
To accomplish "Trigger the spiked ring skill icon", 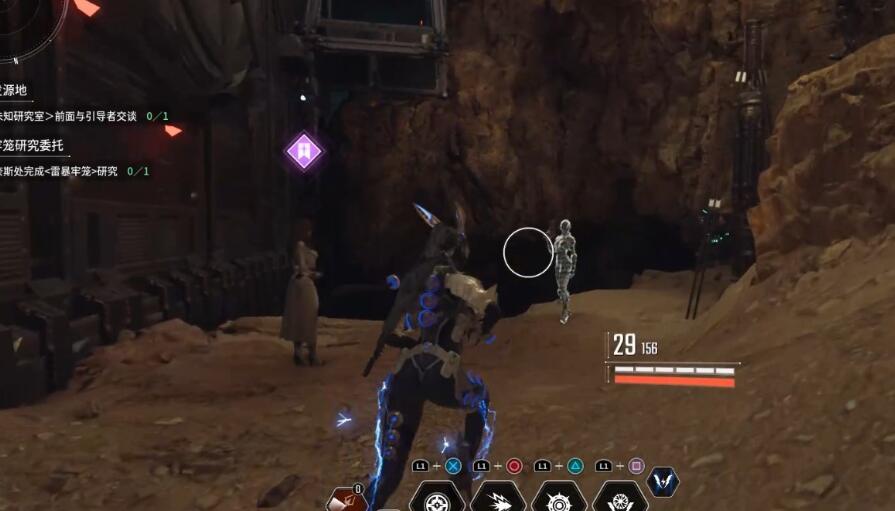I will (558, 498).
